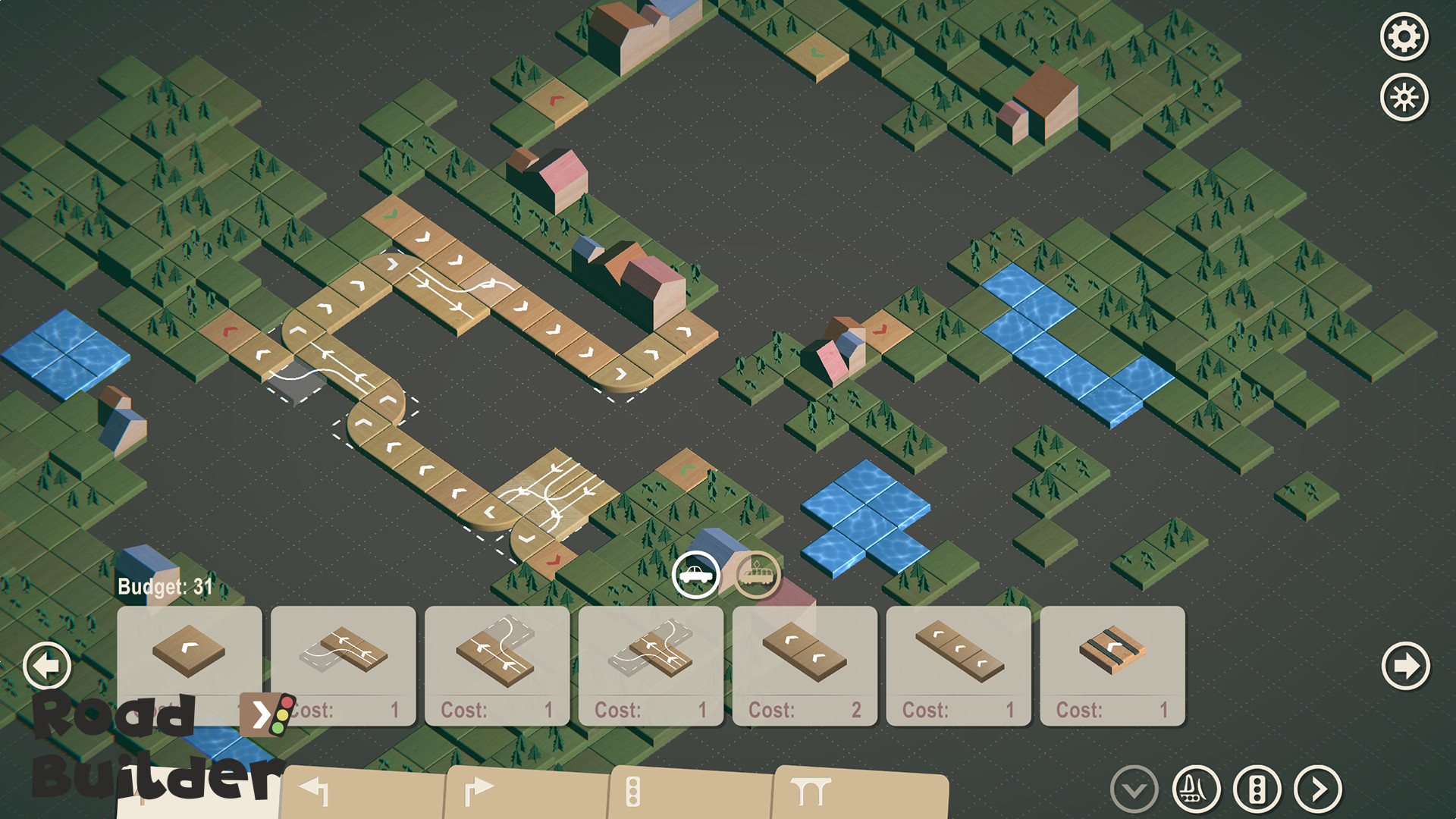The width and height of the screenshot is (1456, 819).
Task: Adjust brightness with the sun control
Action: point(1406,96)
